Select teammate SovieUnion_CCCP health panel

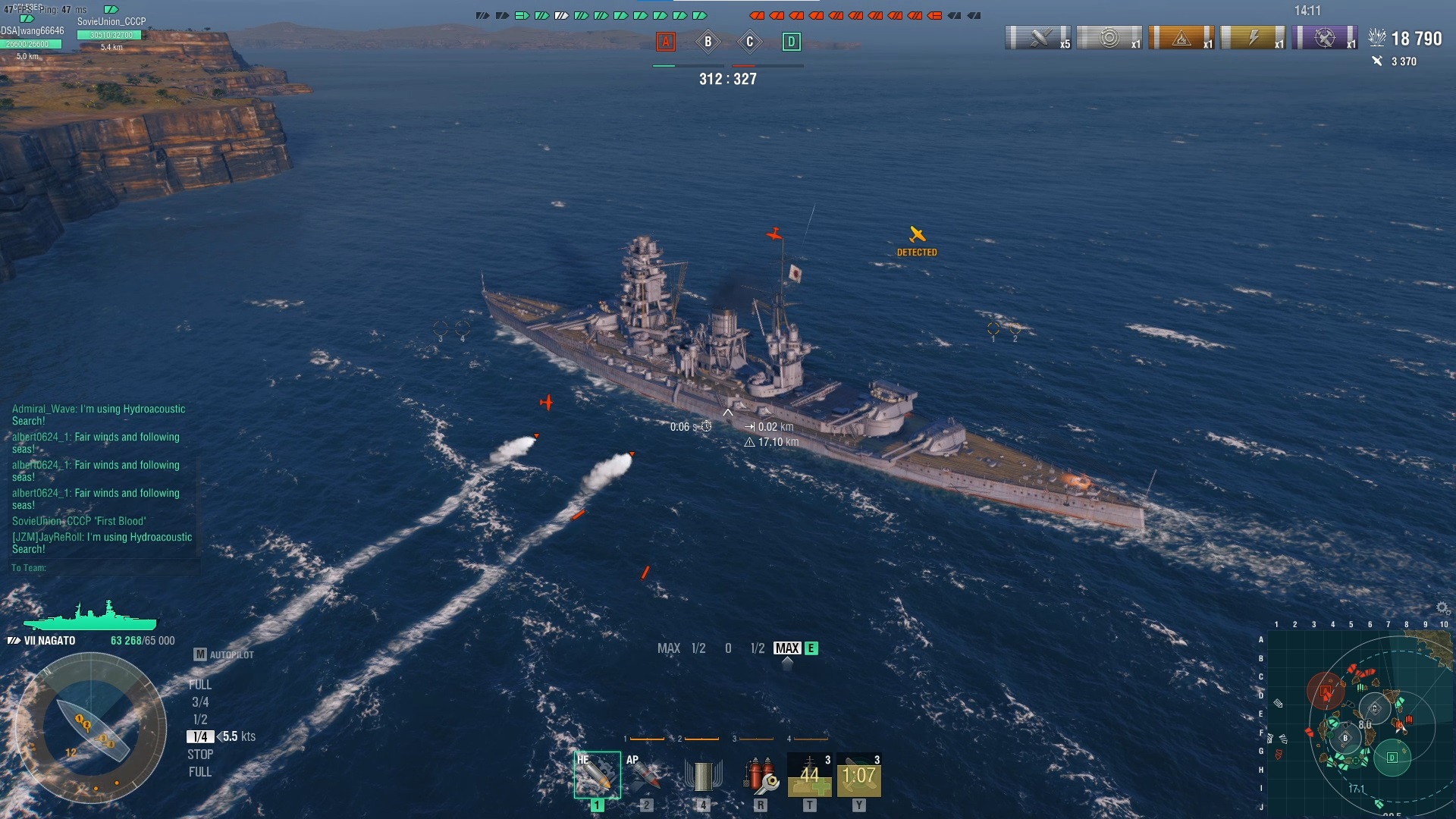click(111, 34)
